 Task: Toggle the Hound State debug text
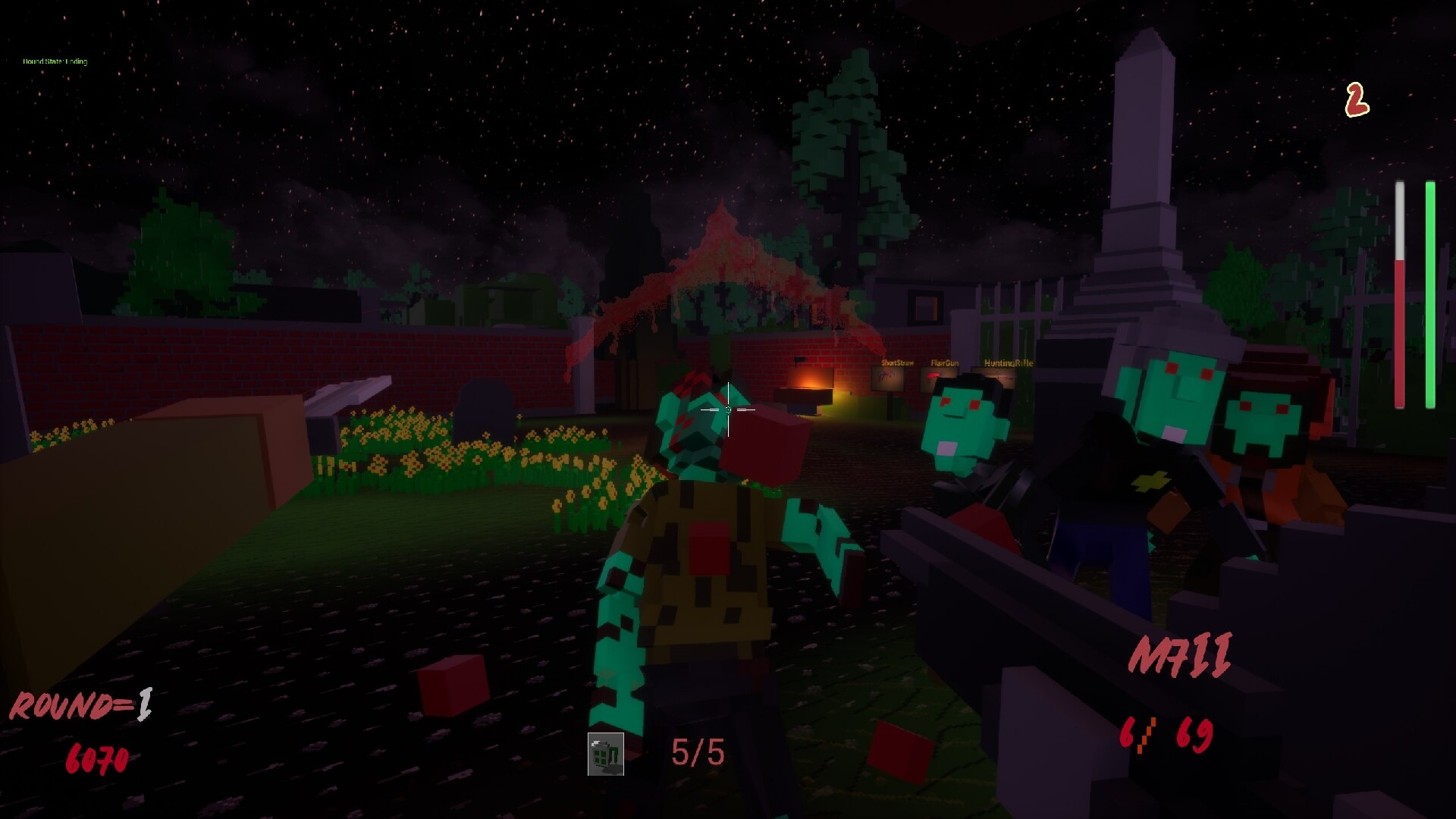point(55,61)
